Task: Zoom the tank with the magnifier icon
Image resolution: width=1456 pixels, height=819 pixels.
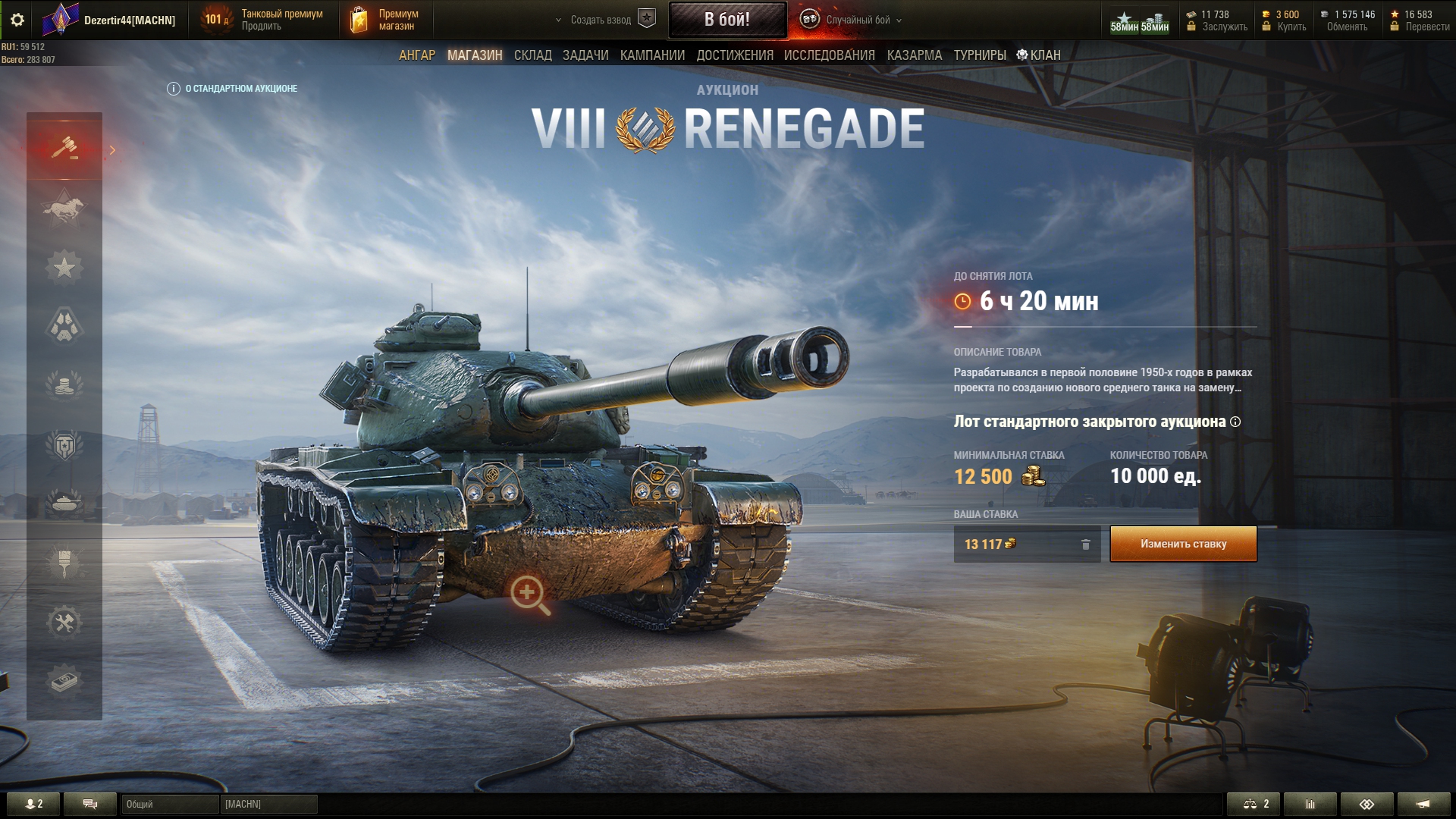Action: [x=529, y=594]
